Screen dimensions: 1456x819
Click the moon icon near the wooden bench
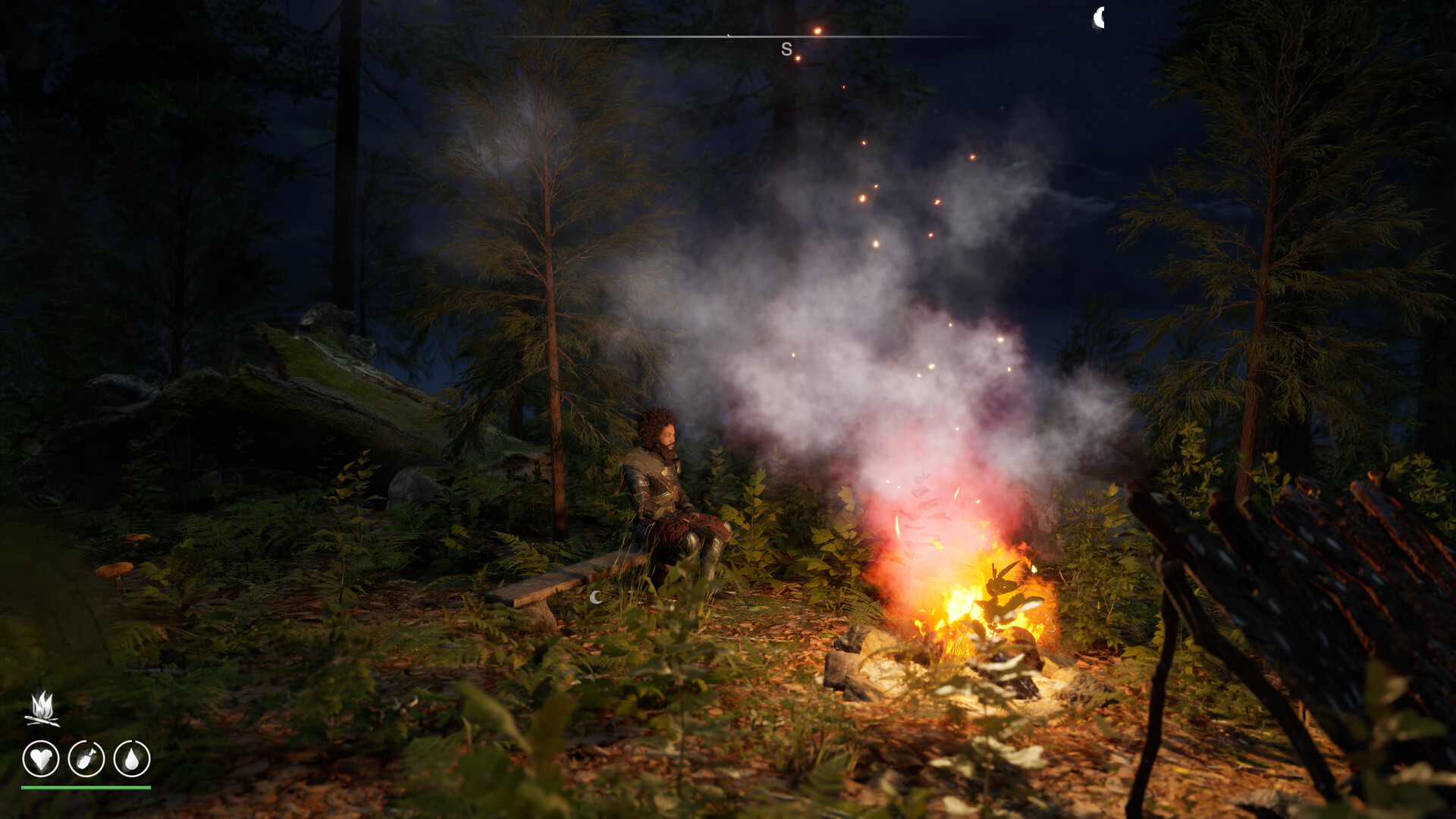point(595,599)
